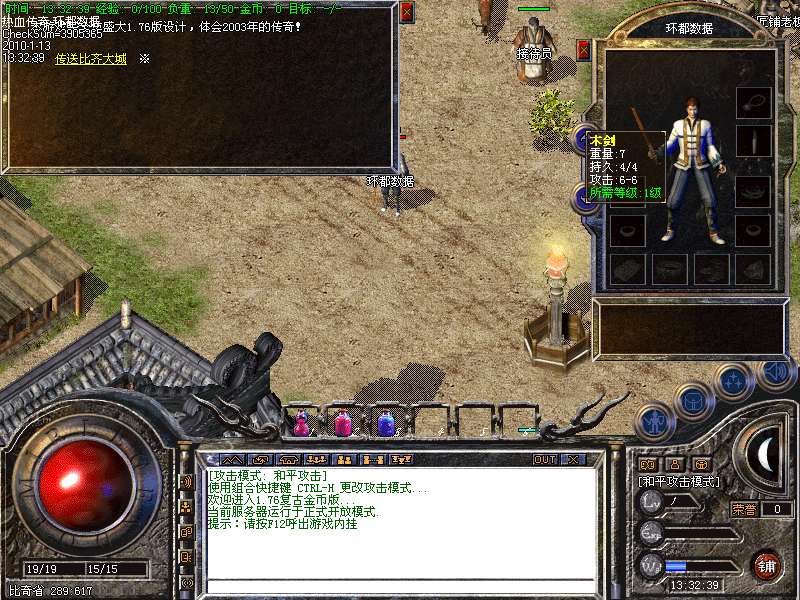Use the blue potion in belt
800x600 pixels.
coord(386,424)
